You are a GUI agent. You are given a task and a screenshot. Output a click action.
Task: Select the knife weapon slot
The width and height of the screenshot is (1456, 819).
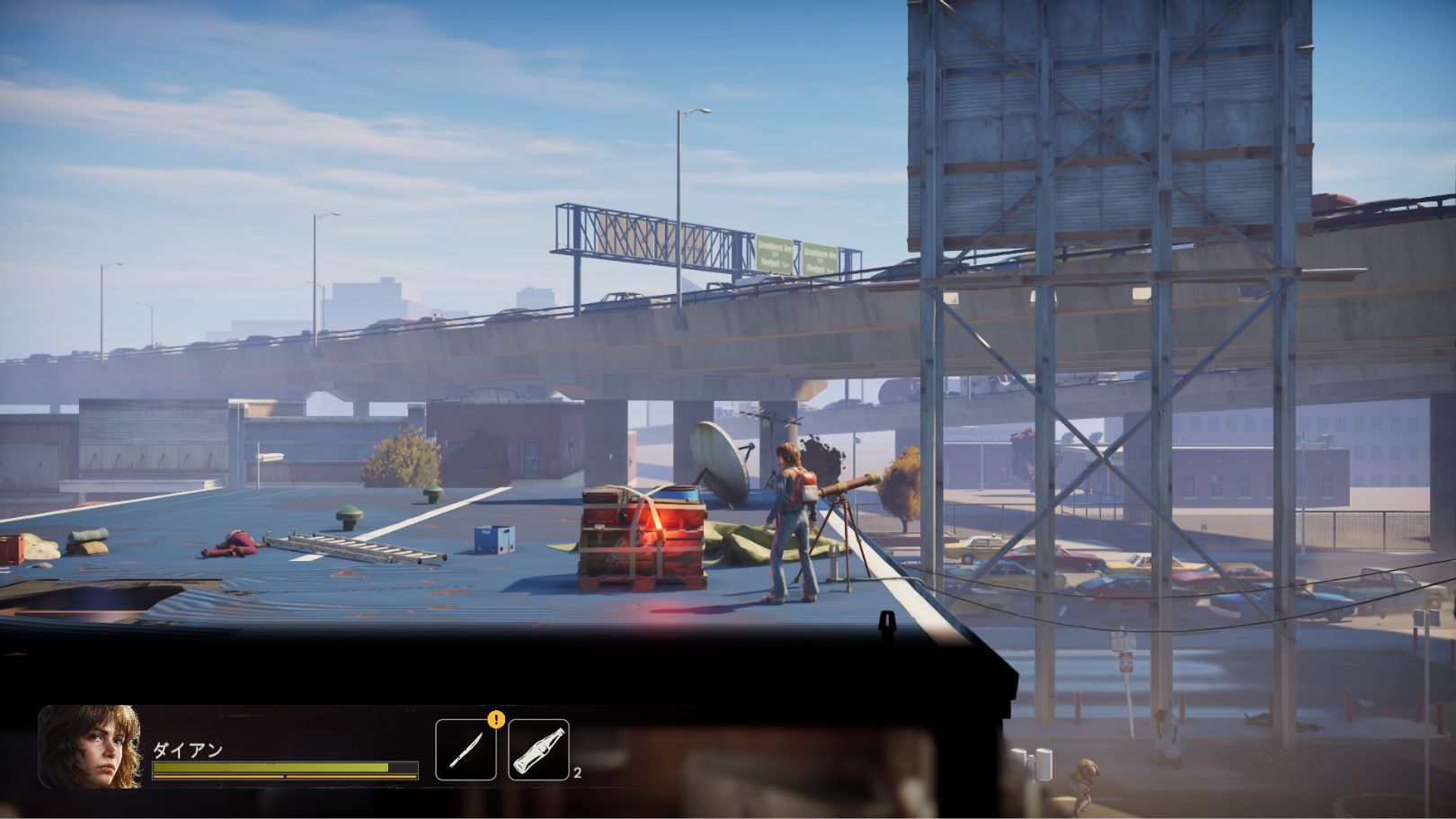[466, 750]
